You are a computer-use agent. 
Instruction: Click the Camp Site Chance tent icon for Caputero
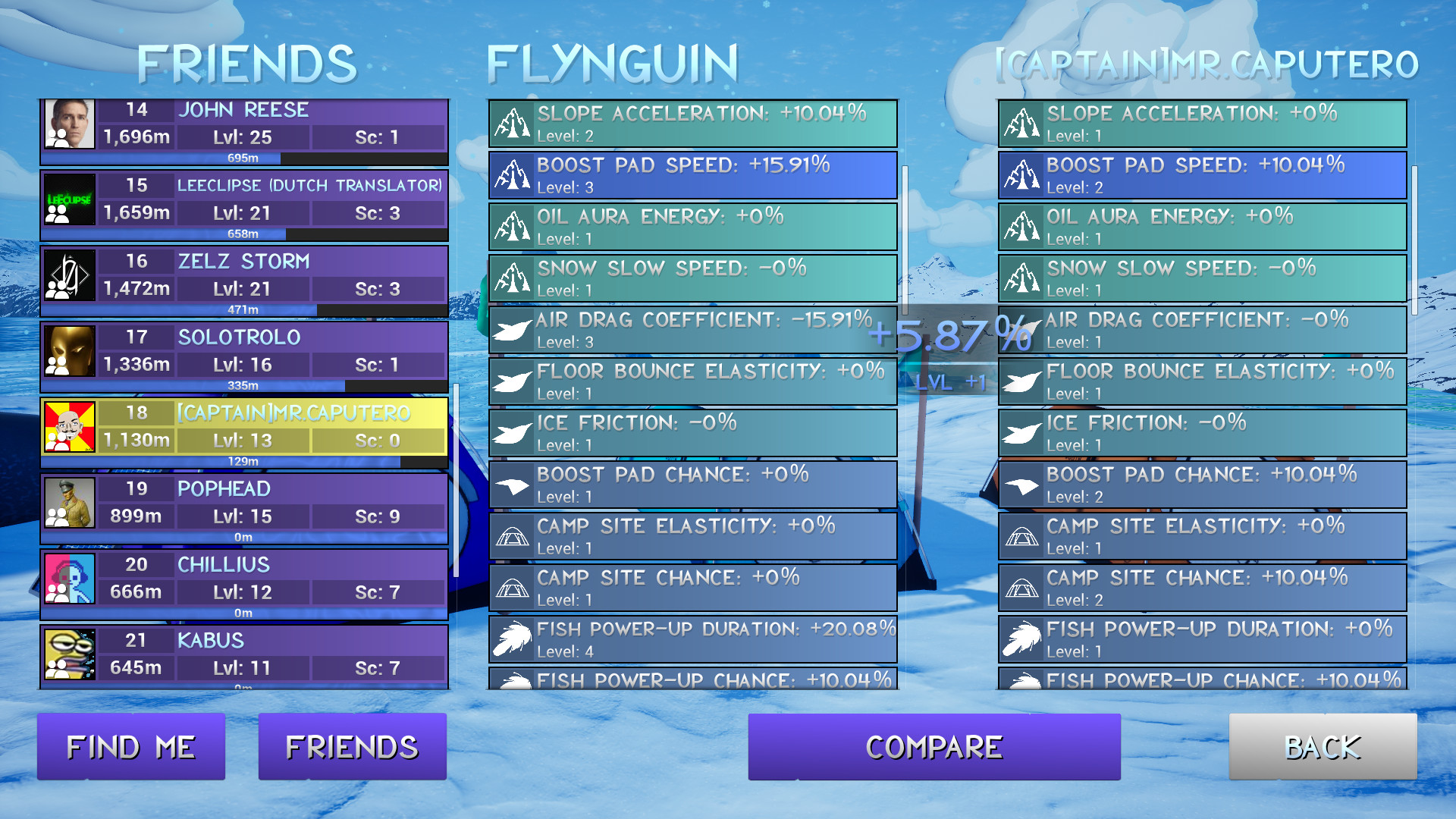1024,587
